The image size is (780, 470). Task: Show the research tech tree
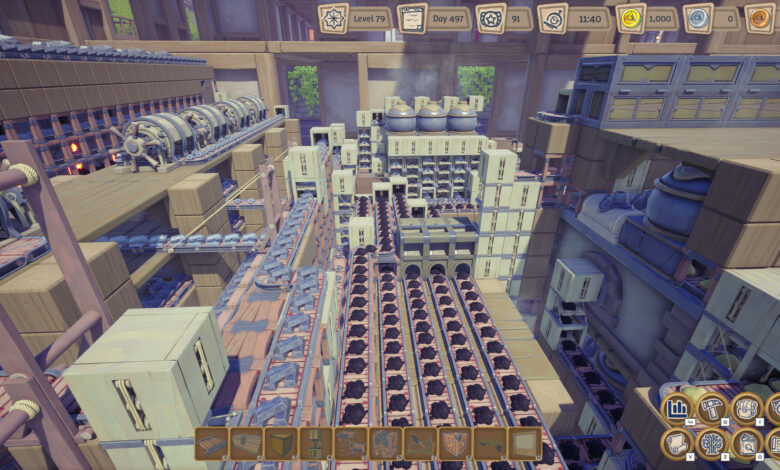pos(712,443)
